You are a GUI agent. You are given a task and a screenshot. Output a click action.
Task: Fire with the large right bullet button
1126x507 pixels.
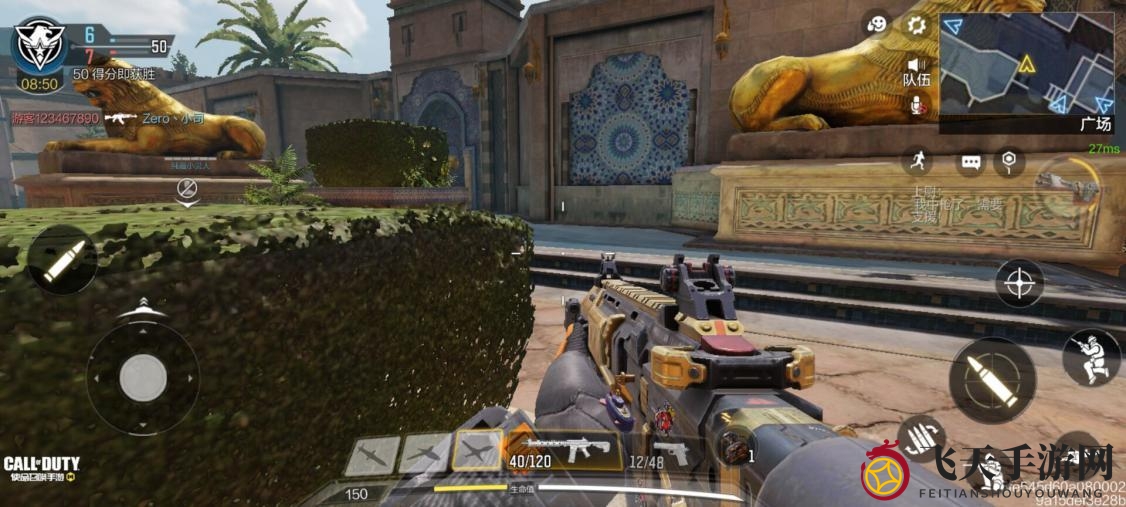[x=992, y=379]
